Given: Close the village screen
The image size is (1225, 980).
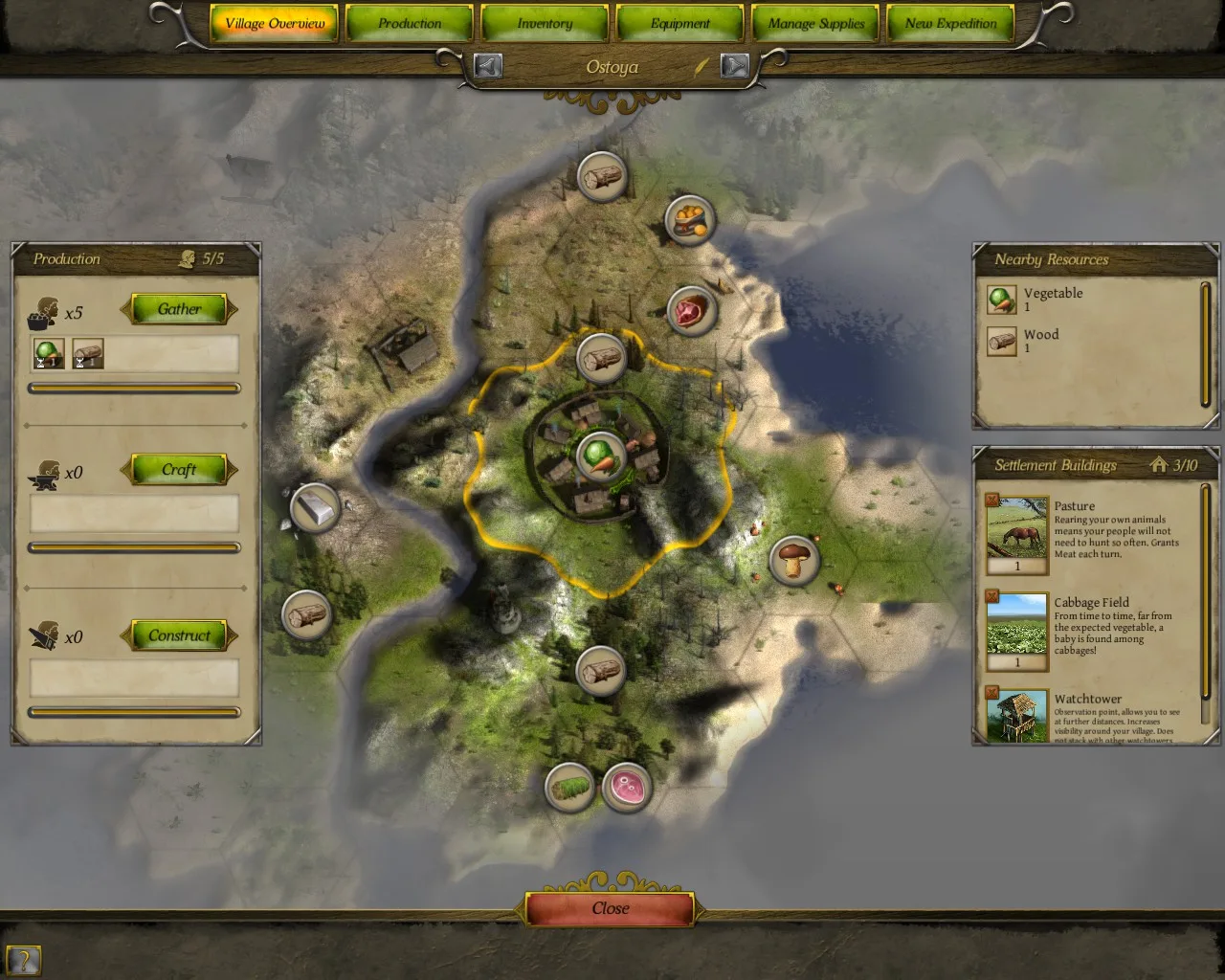Looking at the screenshot, I should [611, 909].
